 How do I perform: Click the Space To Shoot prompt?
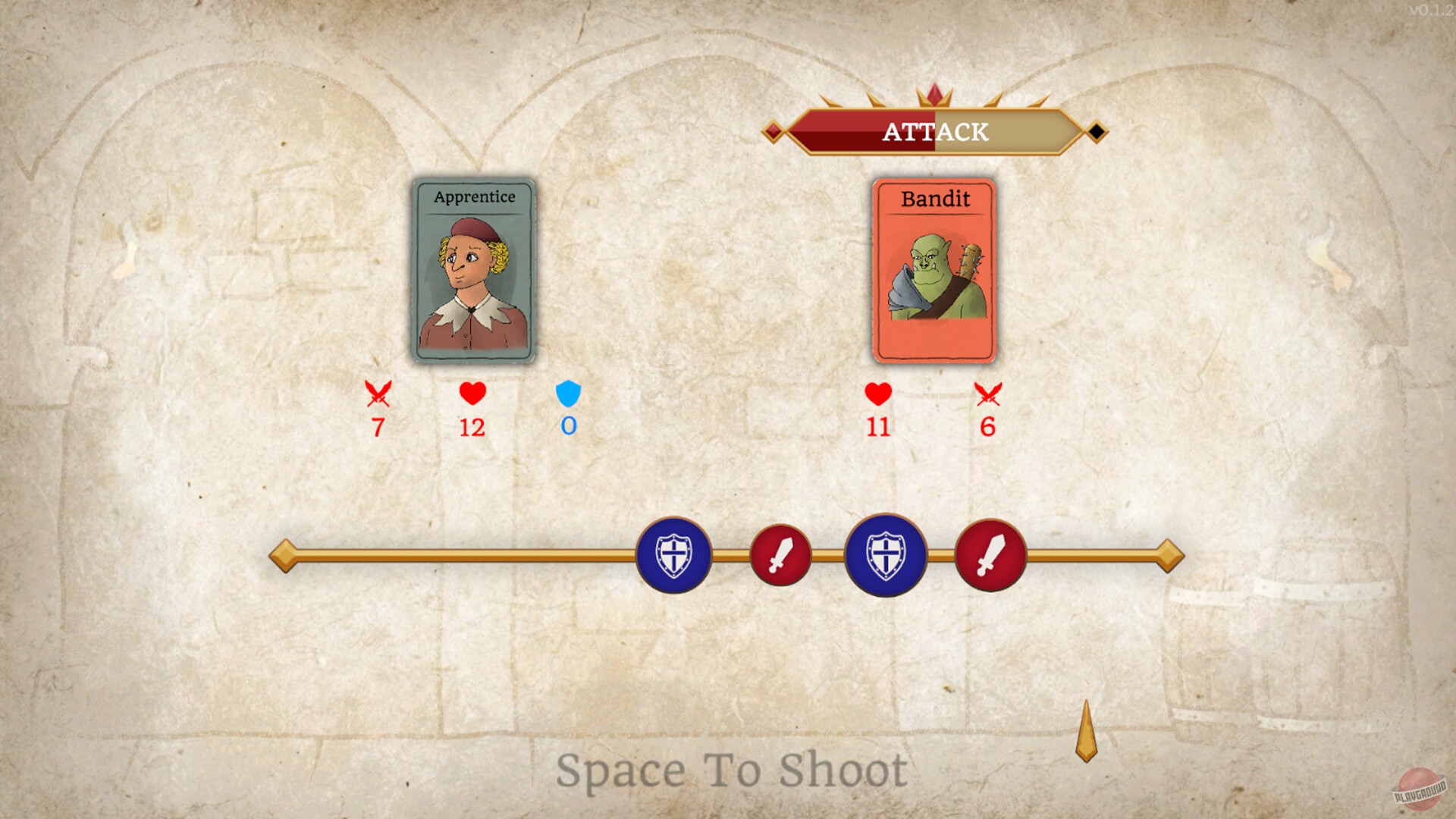tap(732, 771)
